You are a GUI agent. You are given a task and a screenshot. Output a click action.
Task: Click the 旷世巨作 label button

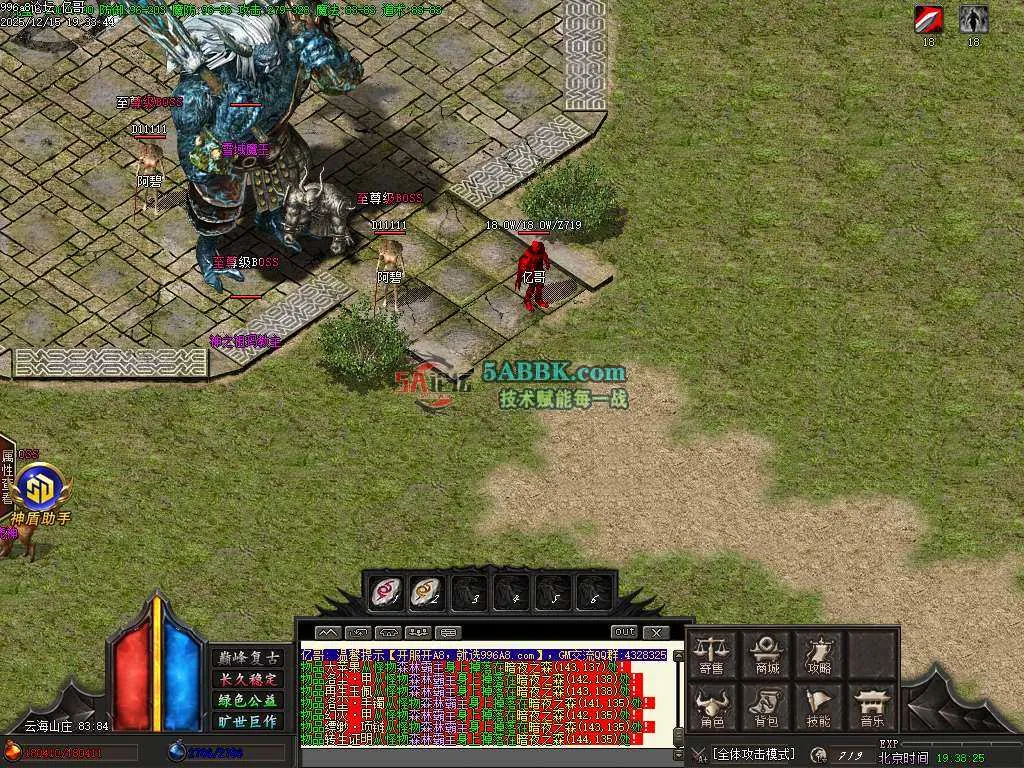[x=249, y=721]
